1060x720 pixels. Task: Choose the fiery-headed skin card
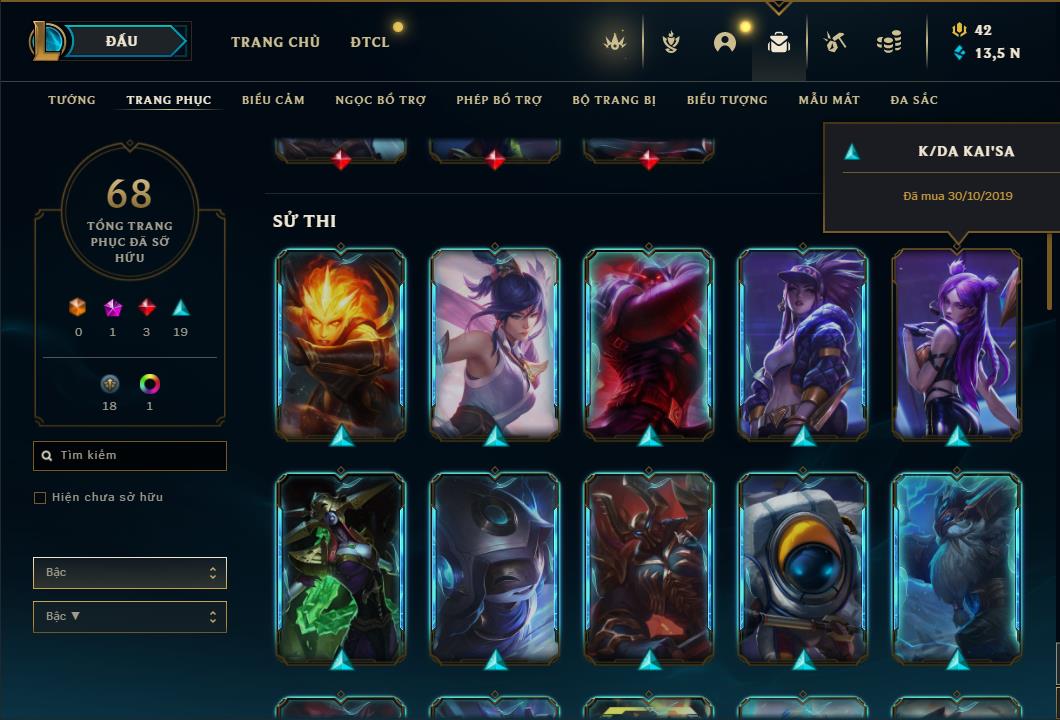[340, 343]
